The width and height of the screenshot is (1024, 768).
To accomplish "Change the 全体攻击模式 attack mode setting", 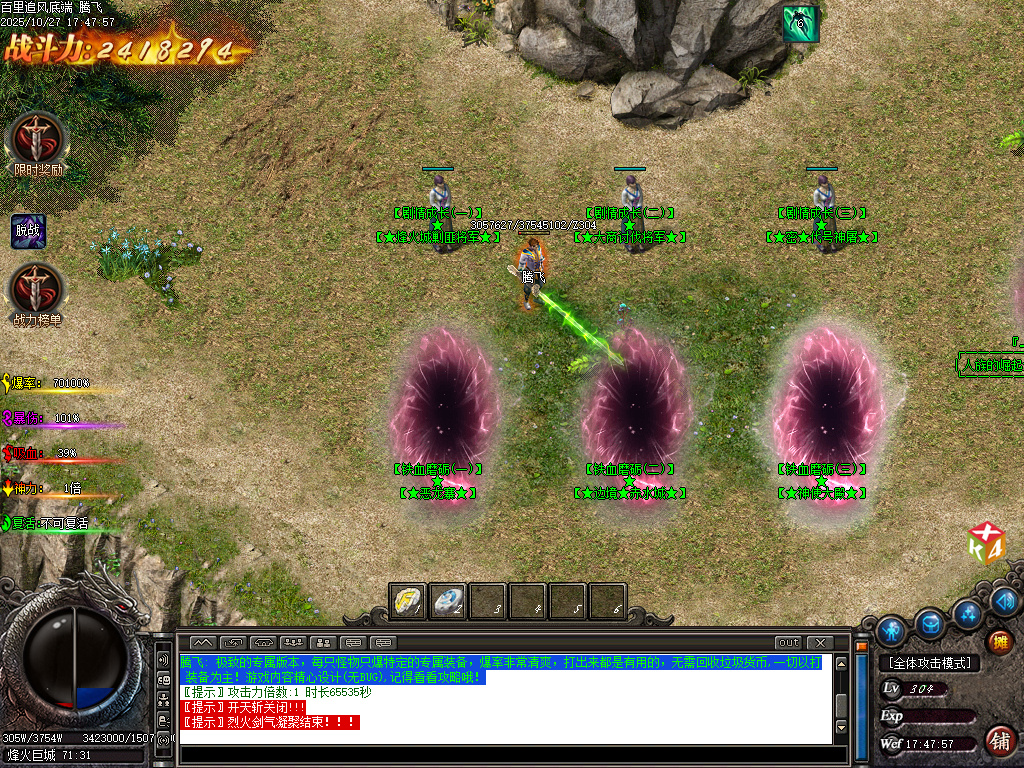I will click(x=929, y=663).
